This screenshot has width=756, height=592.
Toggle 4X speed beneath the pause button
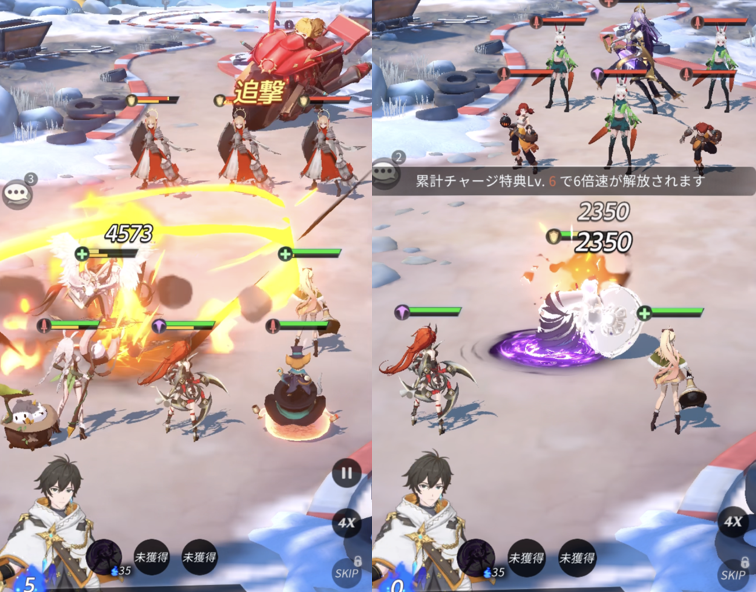[347, 523]
